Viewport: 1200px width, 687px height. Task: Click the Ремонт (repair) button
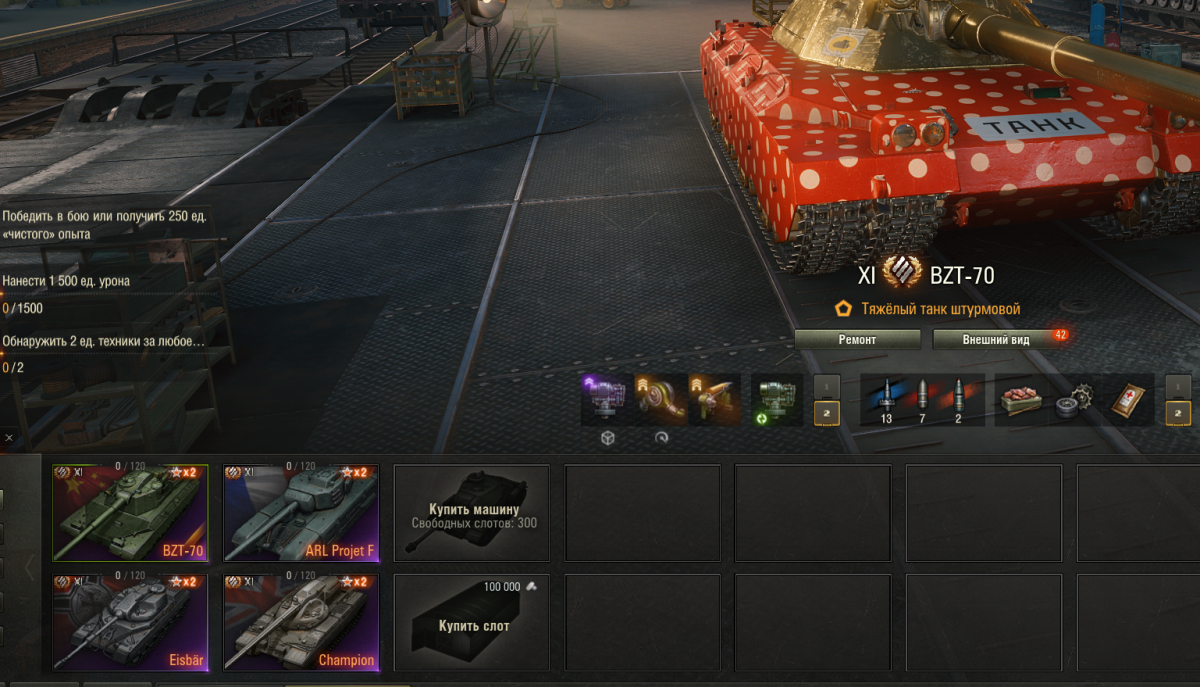(x=857, y=340)
